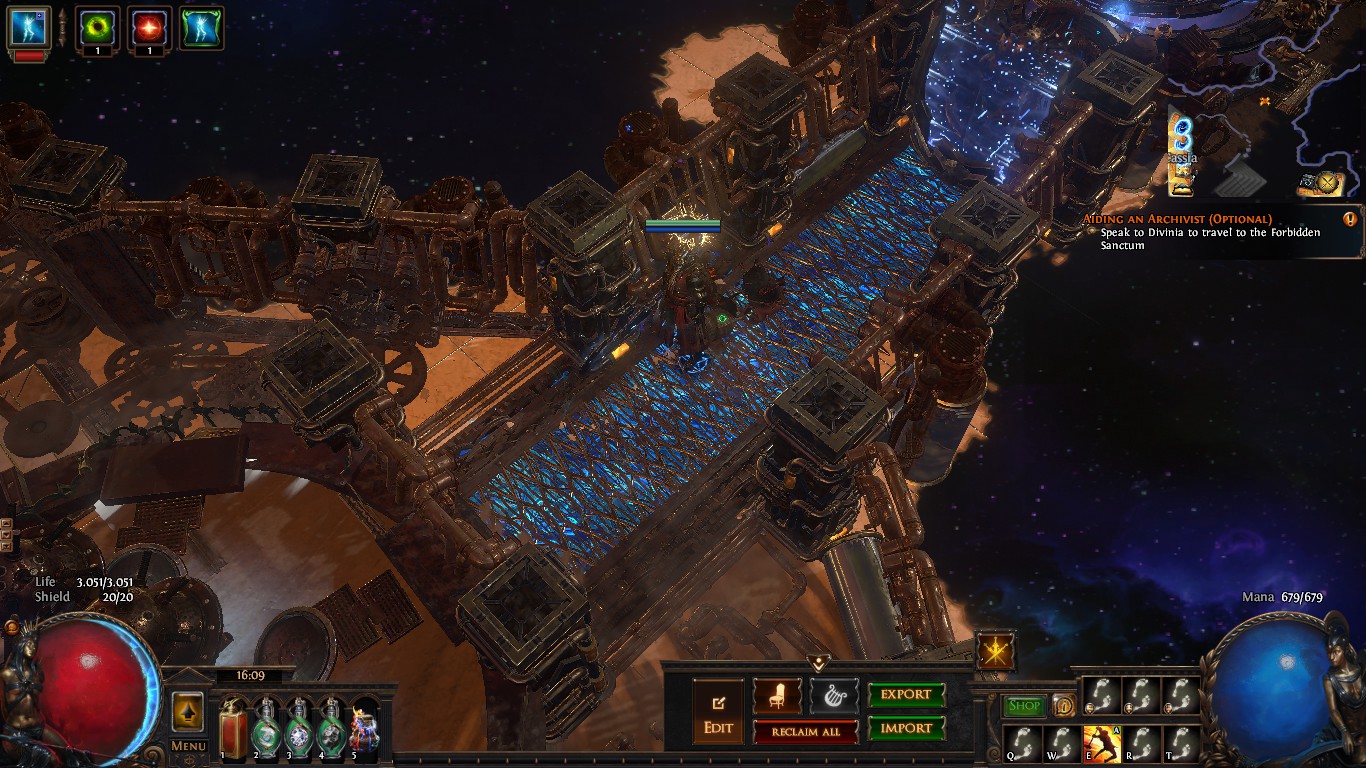
Task: Click the gold level-up arrow button
Action: coord(188,712)
